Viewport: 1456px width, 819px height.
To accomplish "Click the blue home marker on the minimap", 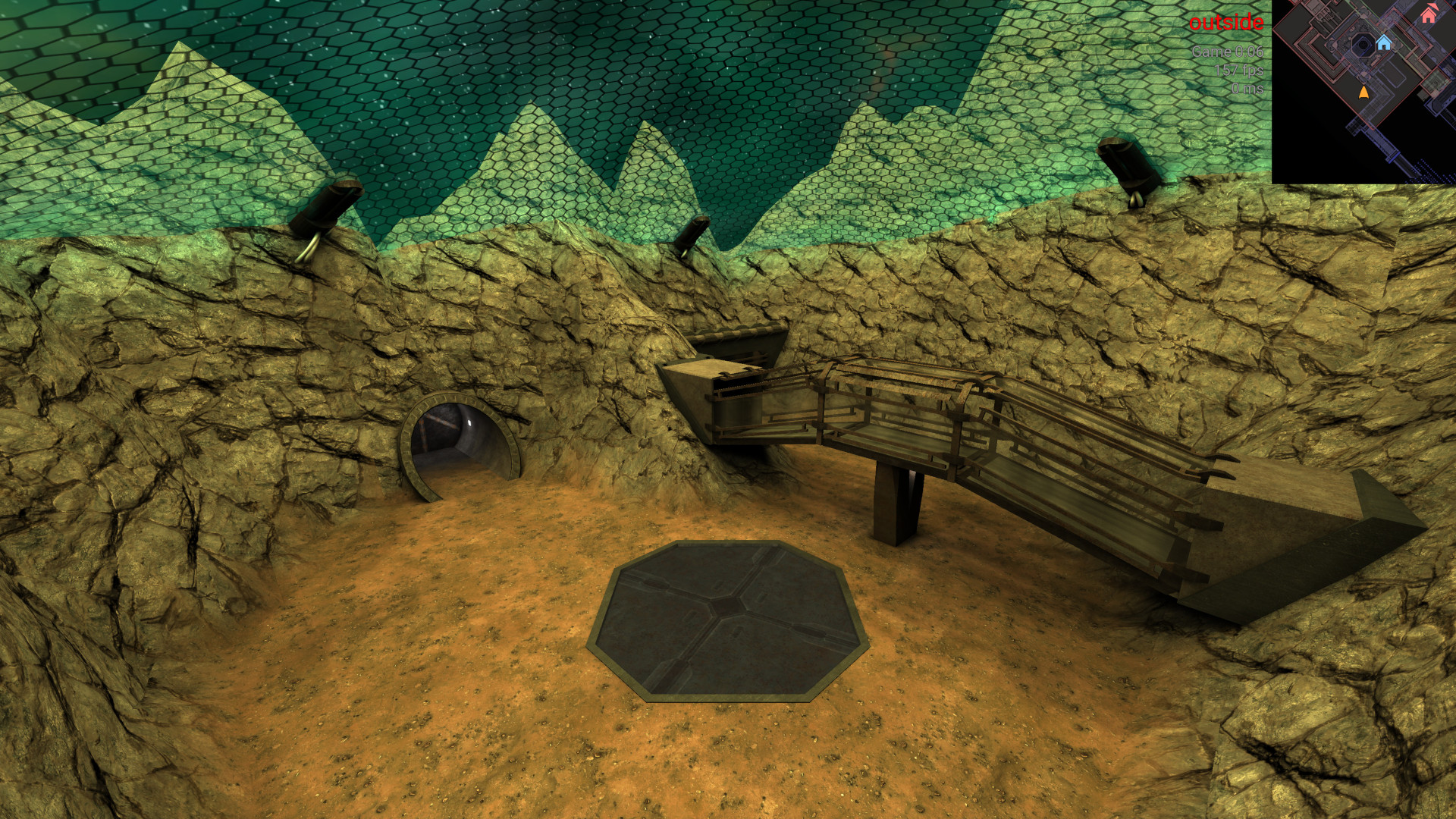I will point(1383,42).
